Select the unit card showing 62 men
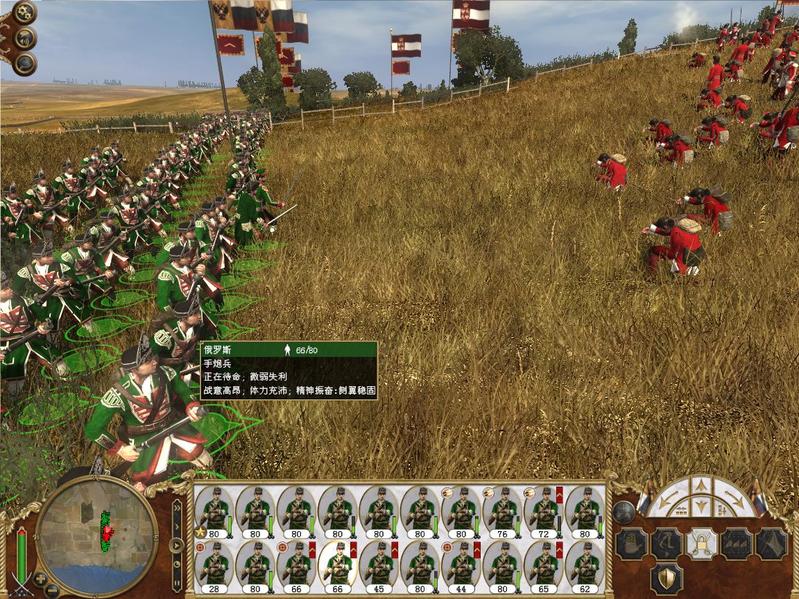Image resolution: width=799 pixels, height=599 pixels. [585, 564]
